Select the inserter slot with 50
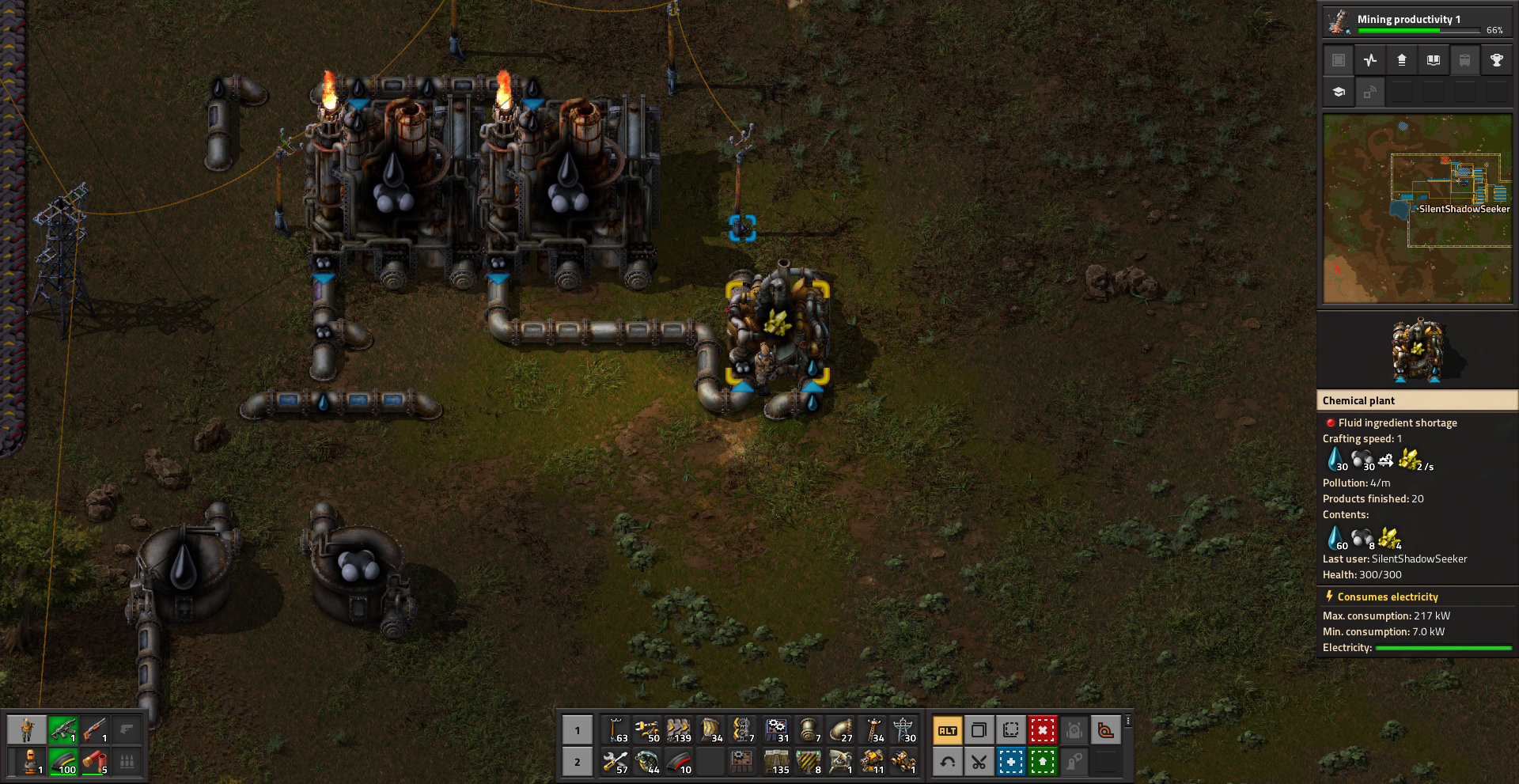 tap(647, 730)
